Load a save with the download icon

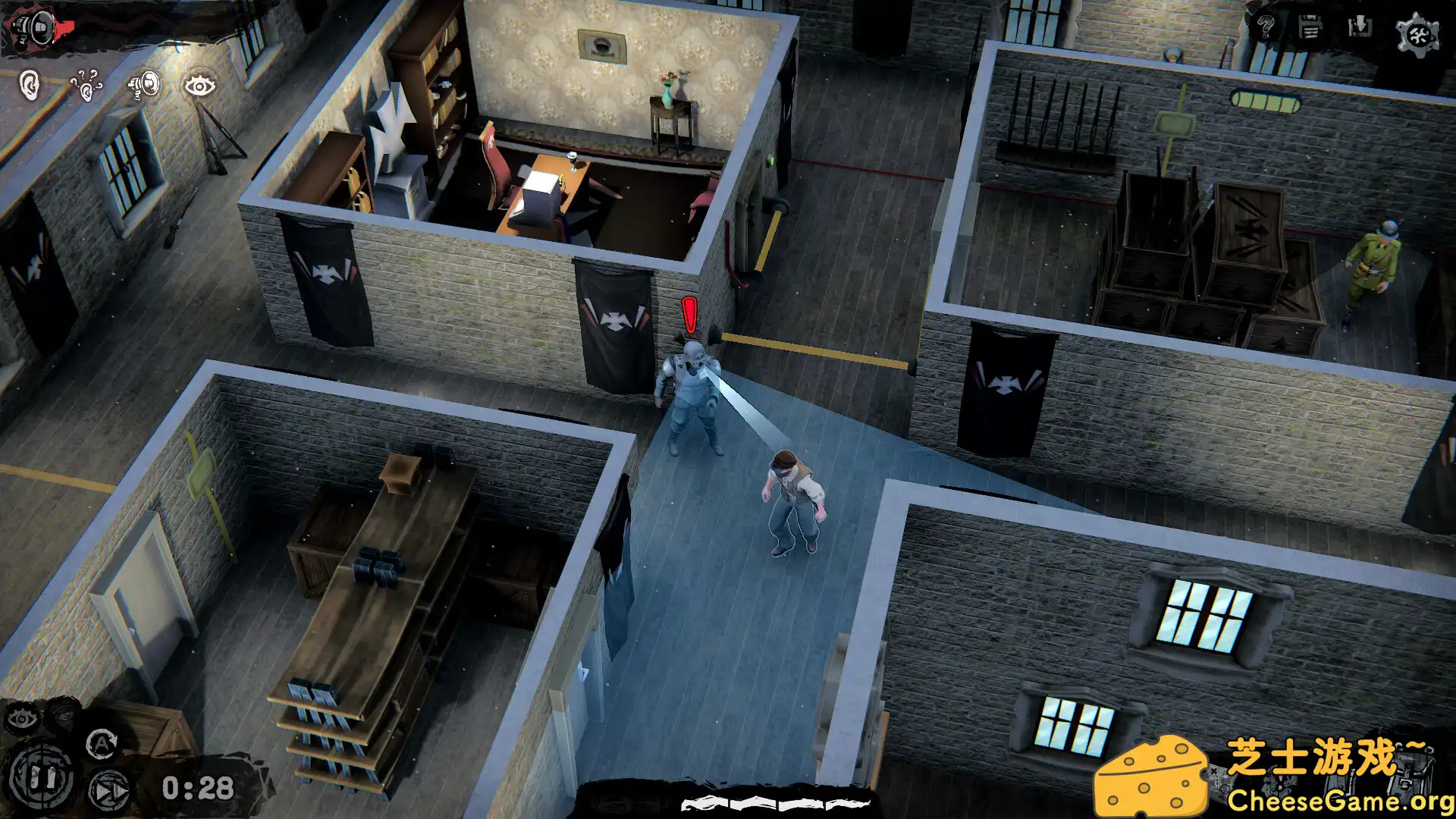tap(1359, 27)
